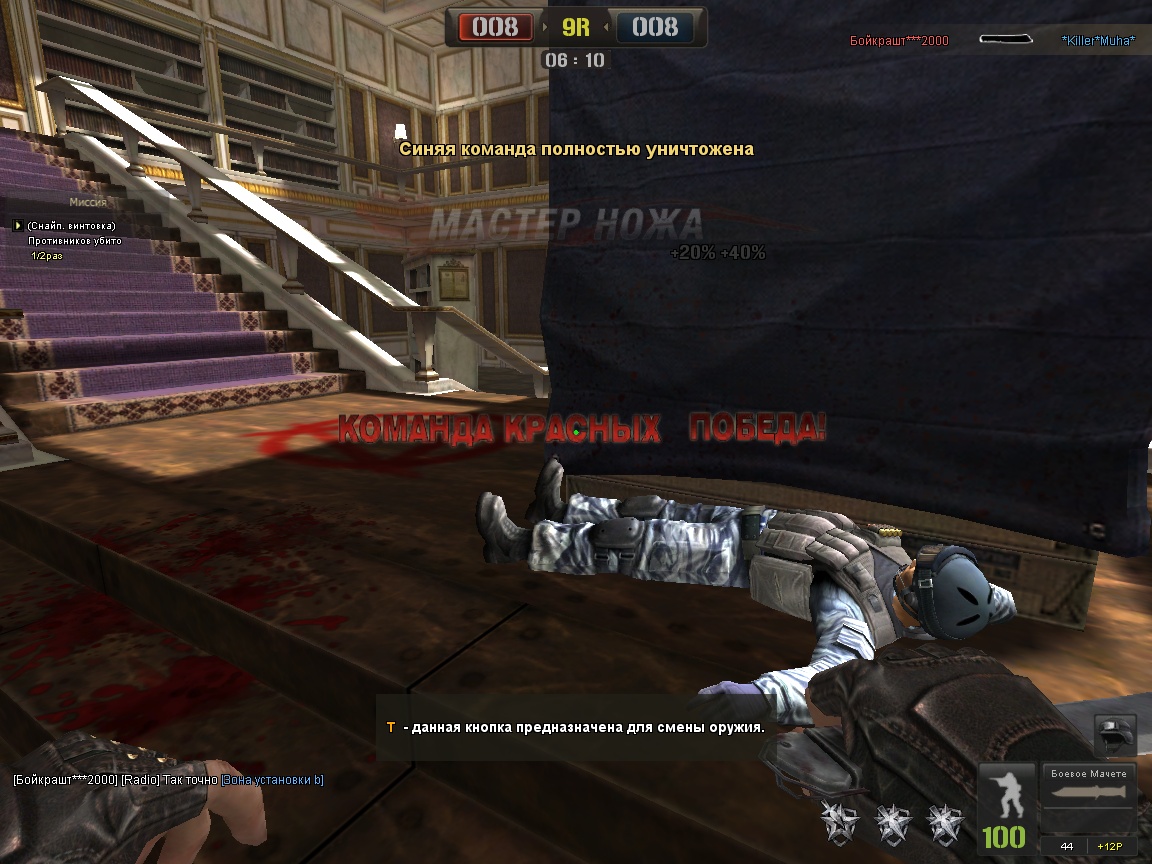Click the helmet icon above the weapon panel
Image resolution: width=1152 pixels, height=864 pixels.
click(x=1115, y=735)
